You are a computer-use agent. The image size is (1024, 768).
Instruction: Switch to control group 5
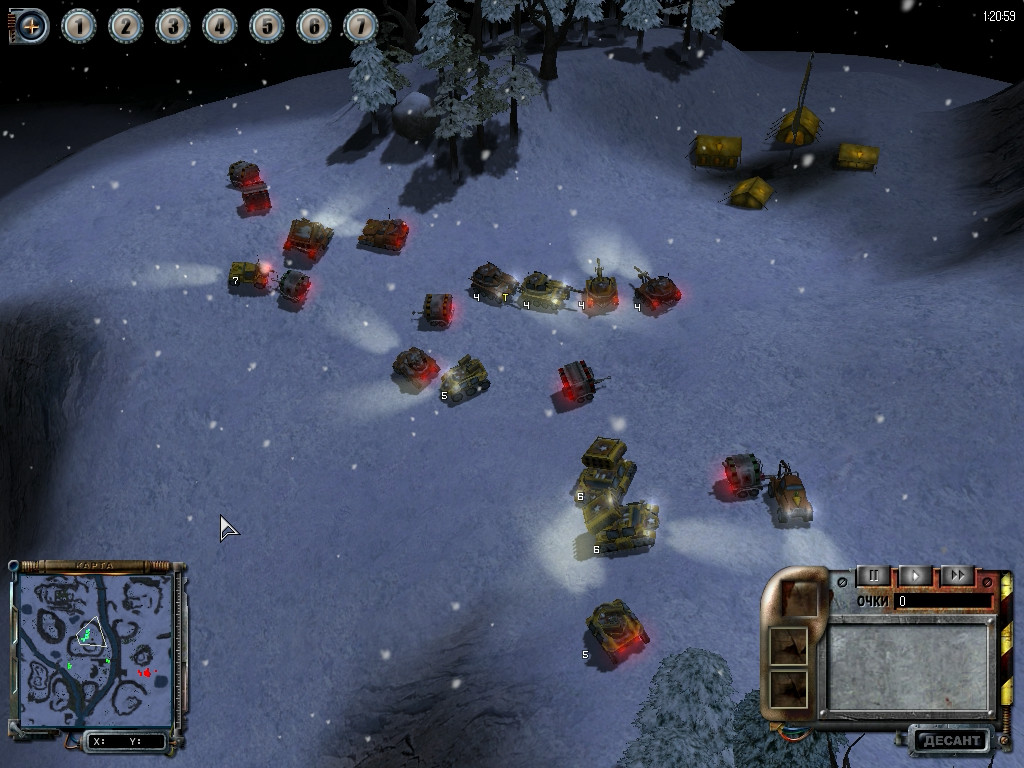click(267, 26)
